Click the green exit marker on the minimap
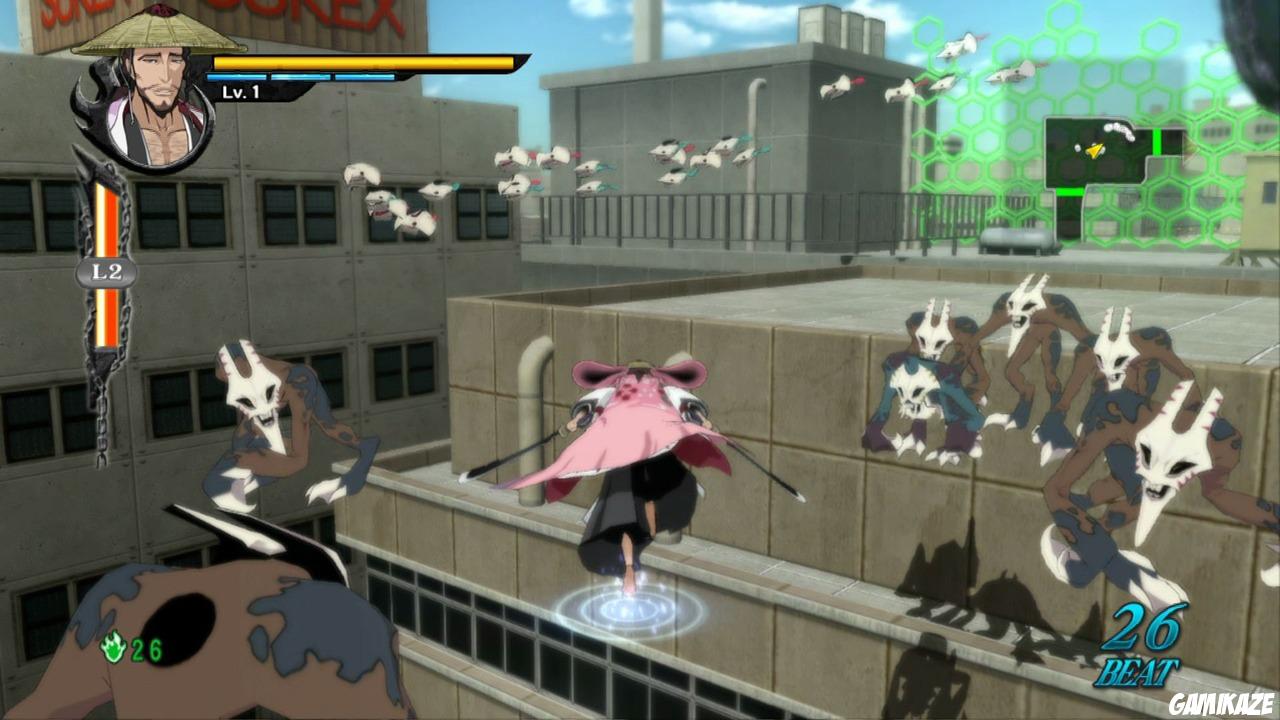1280x720 pixels. 1157,140
